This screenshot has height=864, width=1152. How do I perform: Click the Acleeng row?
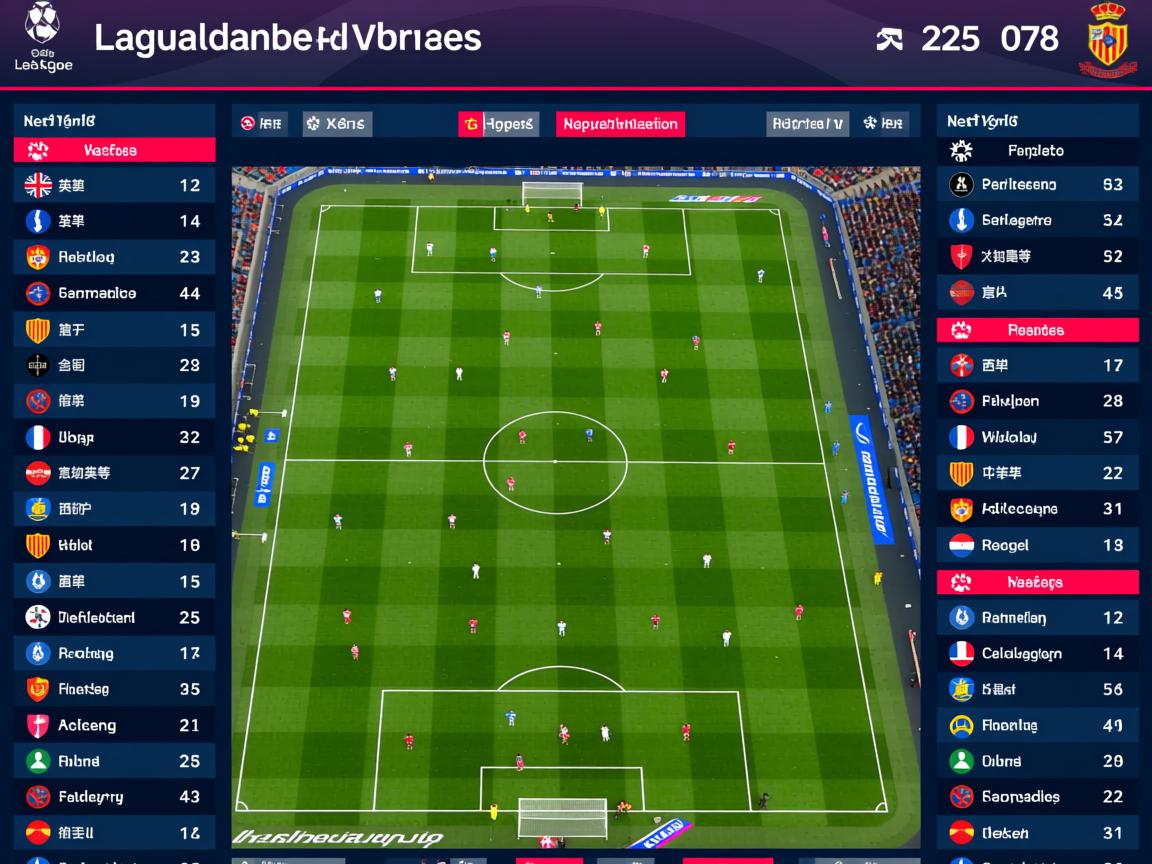pyautogui.click(x=114, y=725)
